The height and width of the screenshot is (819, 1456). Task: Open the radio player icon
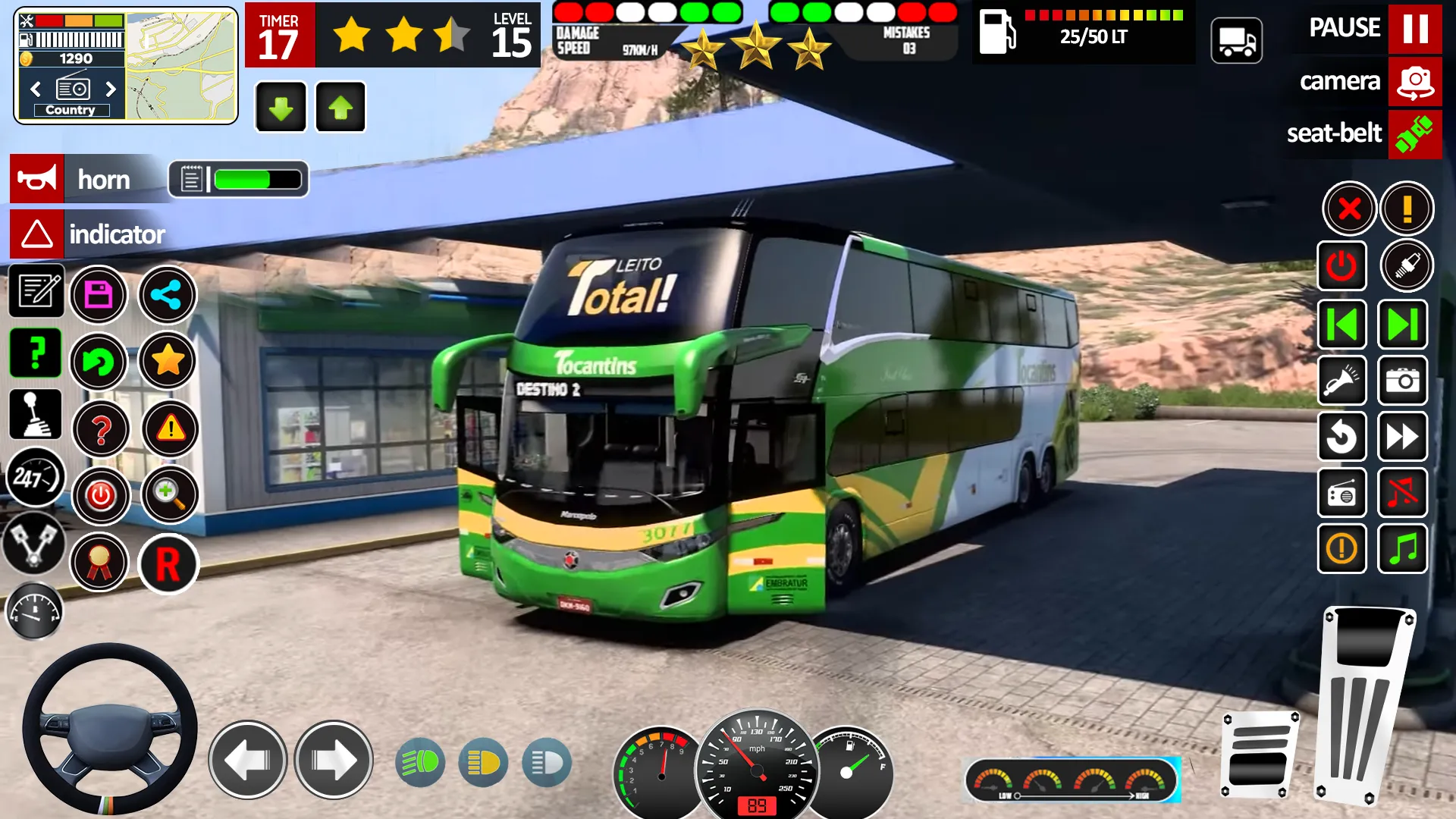pos(1342,493)
